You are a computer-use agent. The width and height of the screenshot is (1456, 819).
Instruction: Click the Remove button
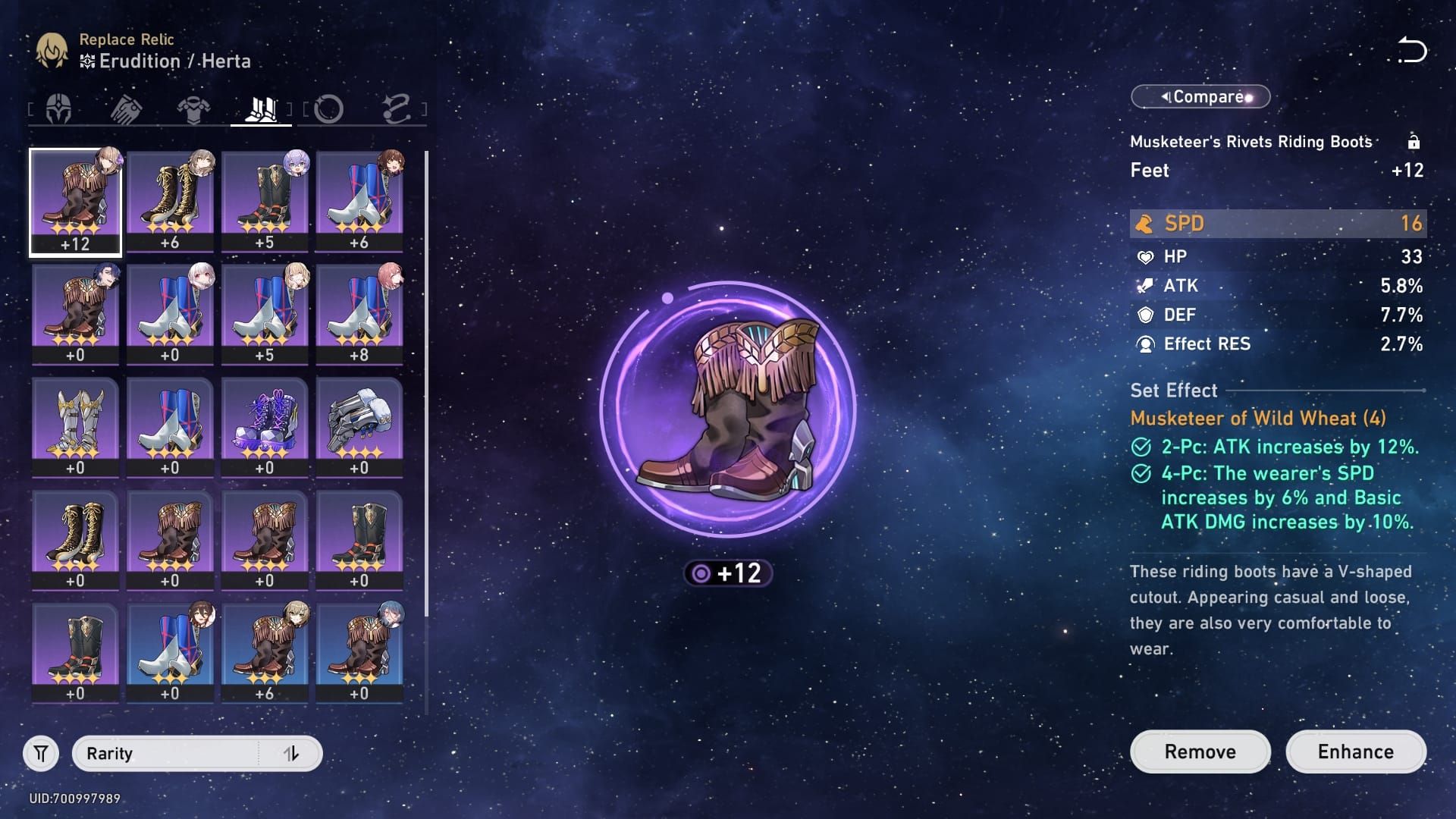(x=1199, y=752)
